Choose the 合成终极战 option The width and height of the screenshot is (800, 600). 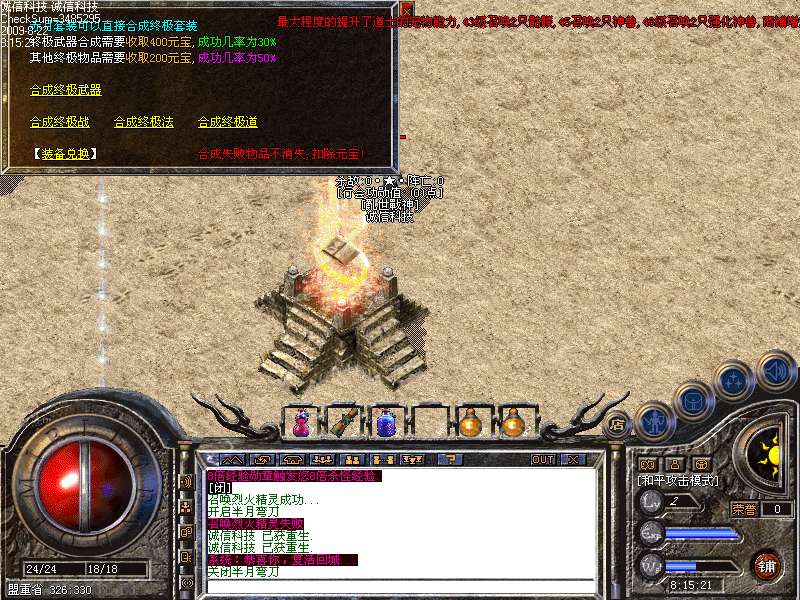(x=59, y=122)
